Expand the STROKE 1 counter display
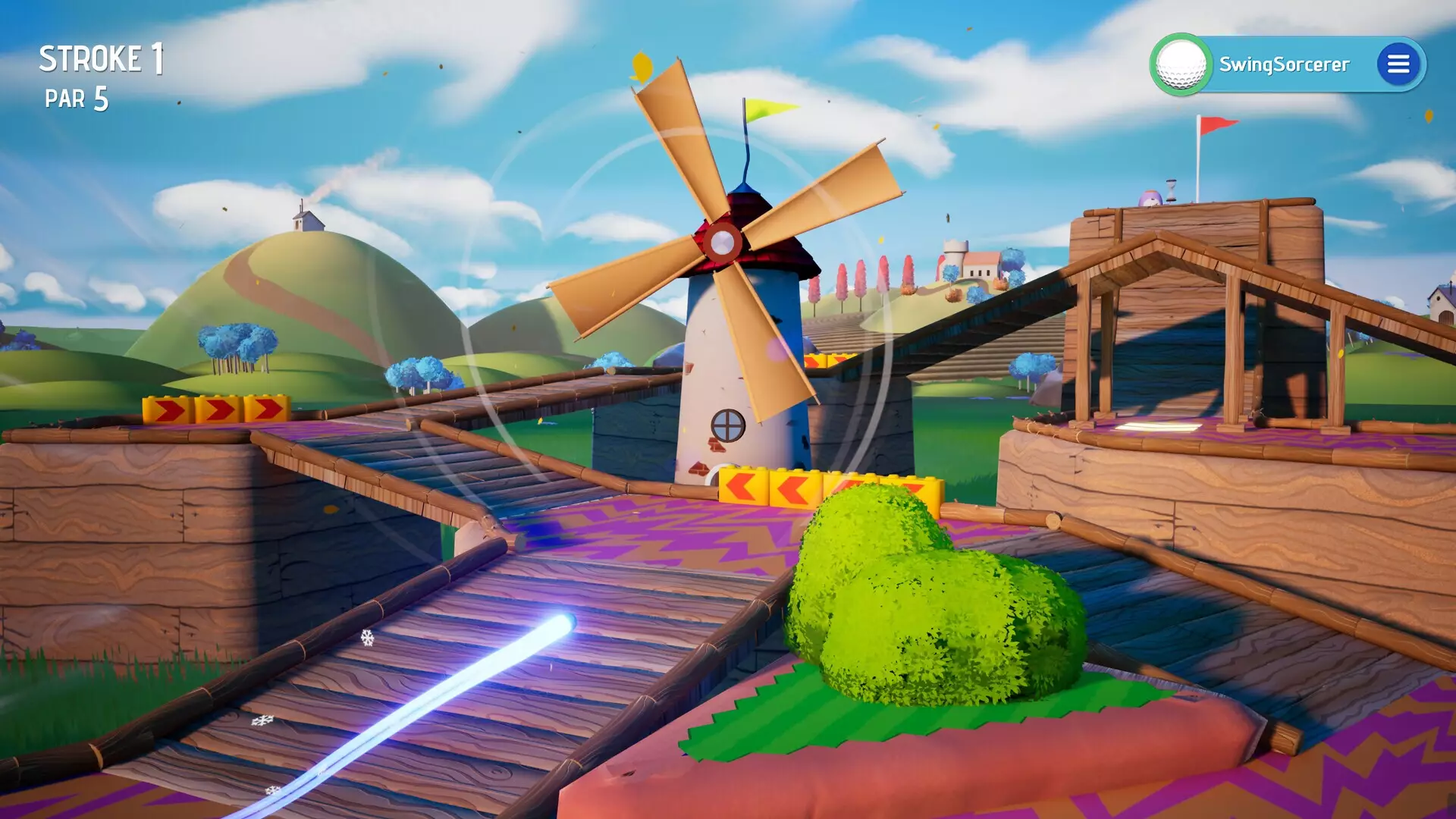This screenshot has height=819, width=1456. (x=101, y=56)
